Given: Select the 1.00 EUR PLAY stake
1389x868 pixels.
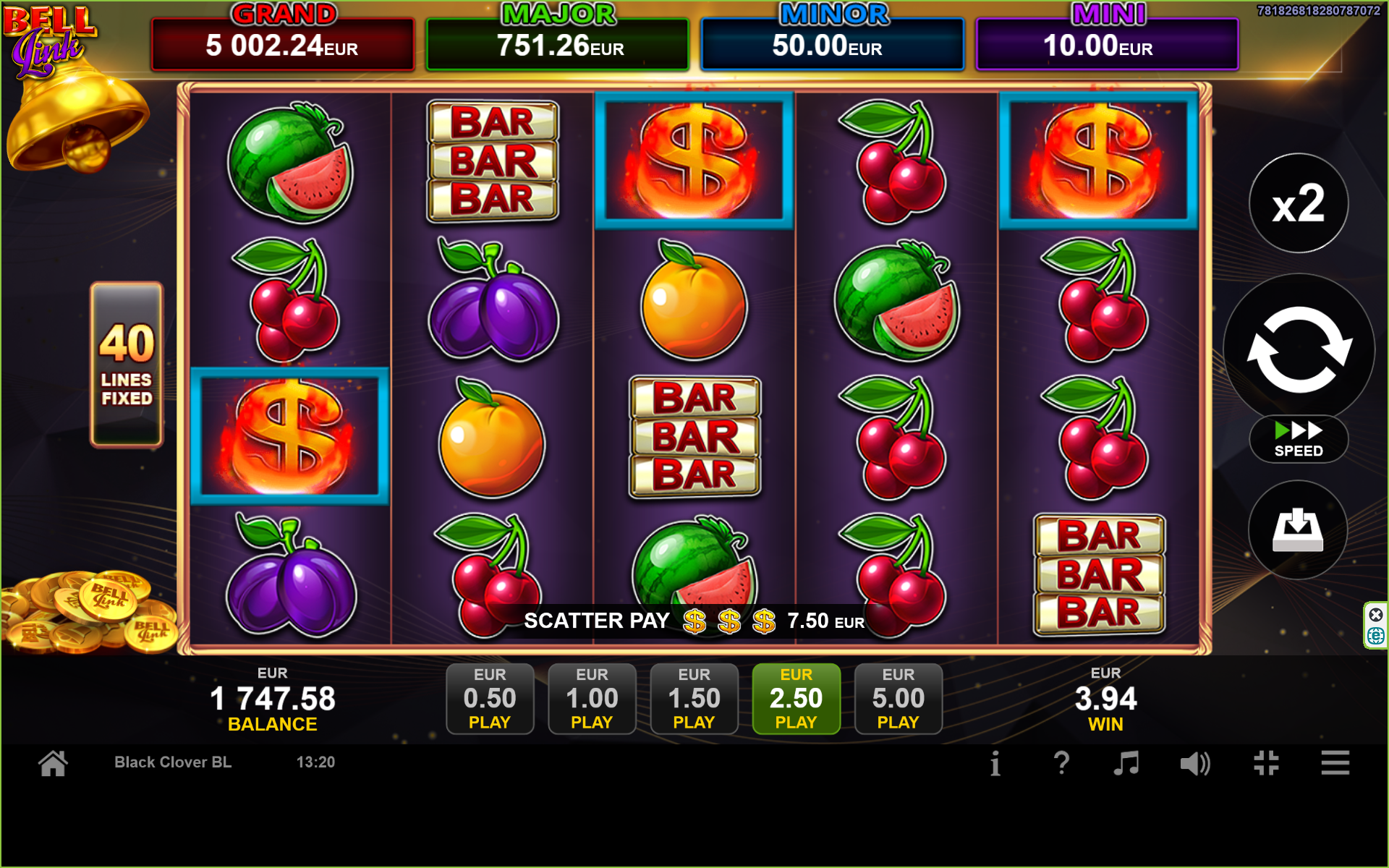Looking at the screenshot, I should [x=592, y=697].
